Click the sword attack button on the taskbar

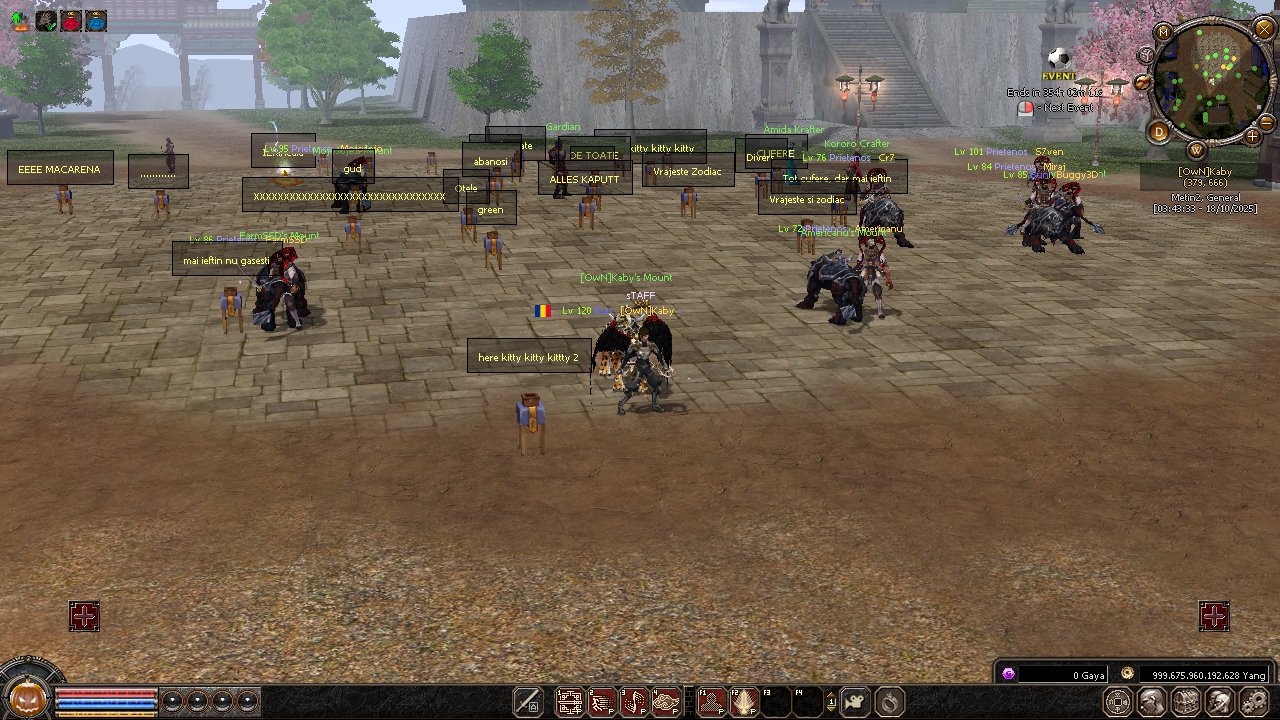[x=529, y=702]
